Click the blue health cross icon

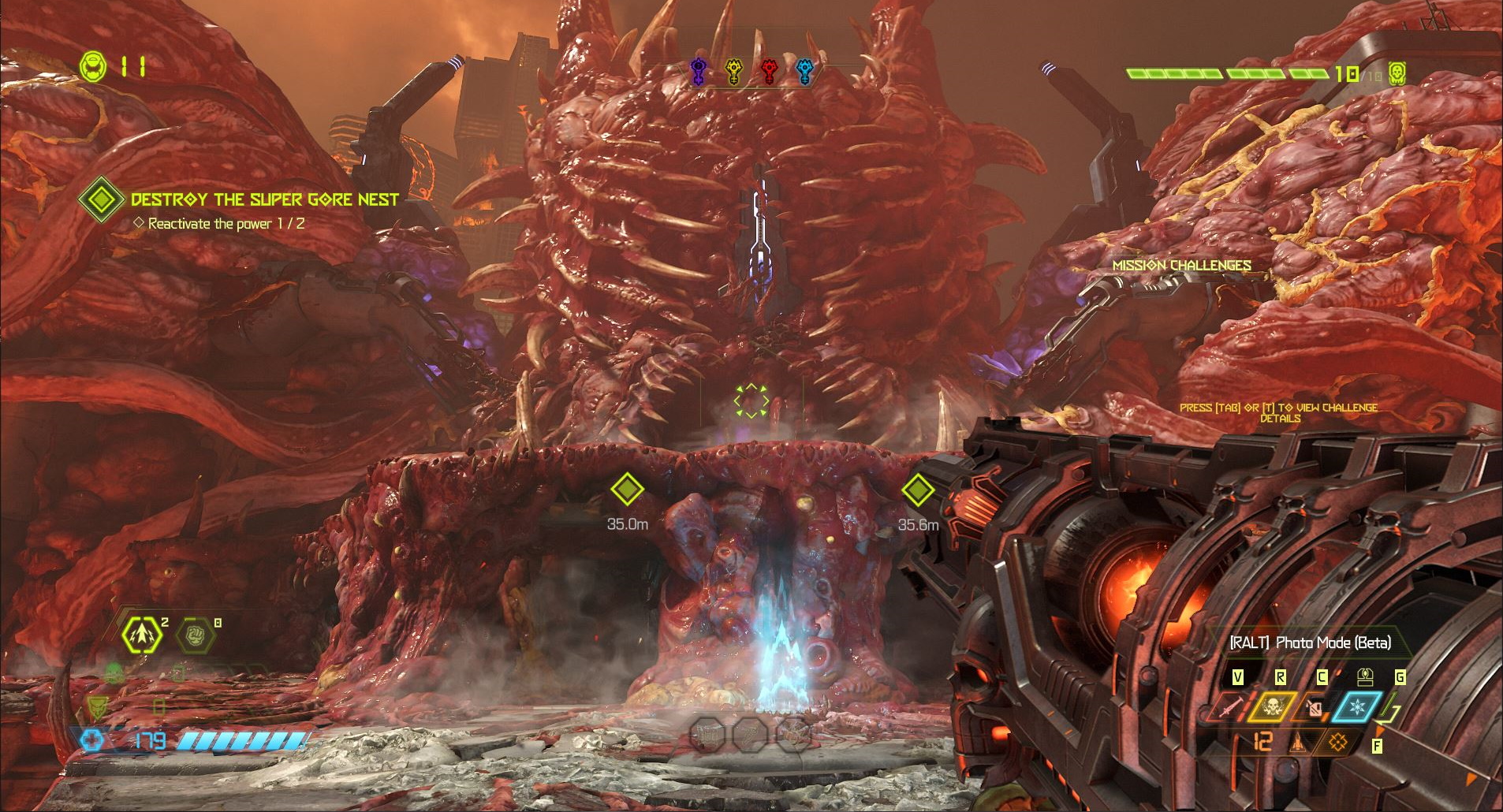(x=92, y=740)
